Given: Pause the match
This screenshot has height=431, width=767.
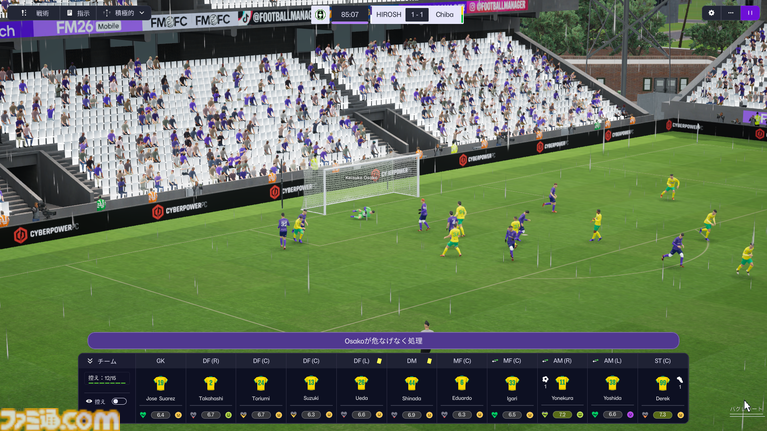Looking at the screenshot, I should [x=749, y=13].
